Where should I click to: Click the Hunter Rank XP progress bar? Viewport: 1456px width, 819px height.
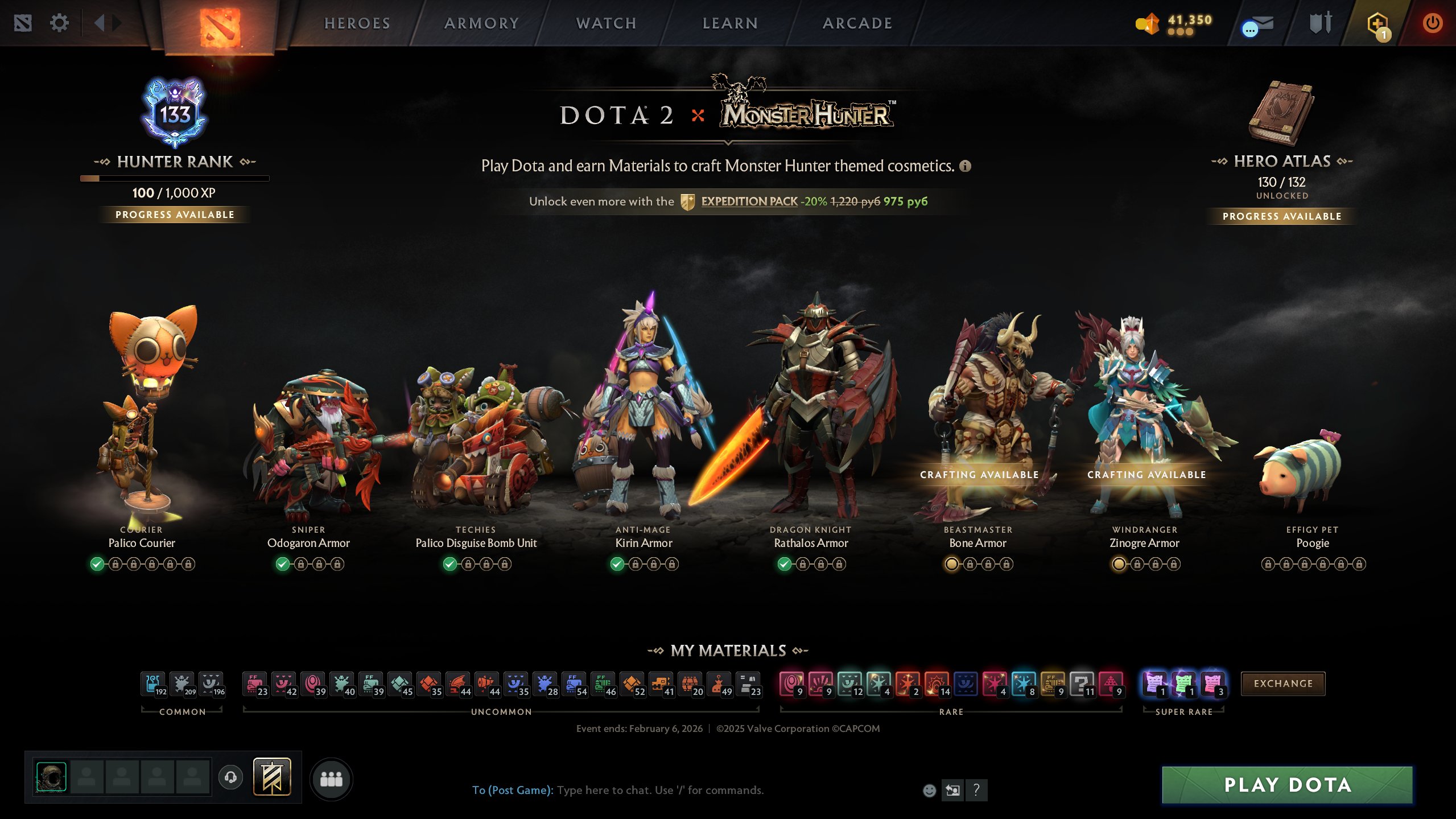(175, 178)
